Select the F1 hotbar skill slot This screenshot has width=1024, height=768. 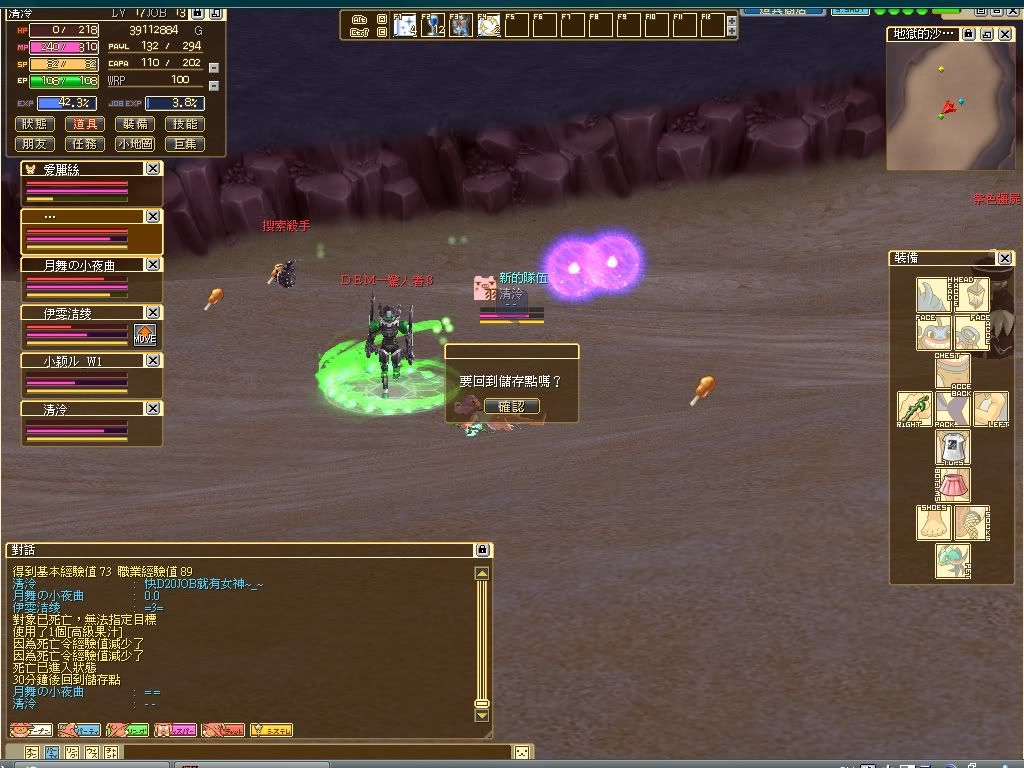pos(404,25)
